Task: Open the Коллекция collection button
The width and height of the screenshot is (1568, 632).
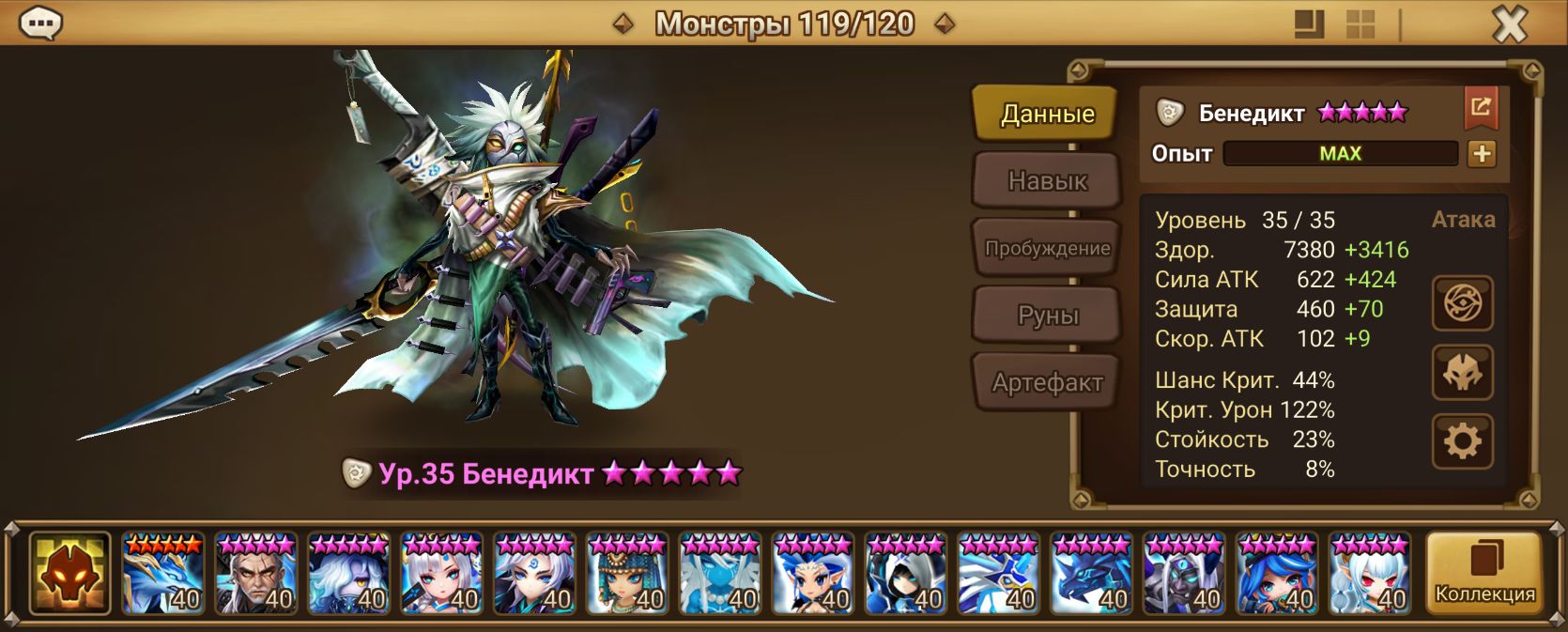Action: (1483, 574)
